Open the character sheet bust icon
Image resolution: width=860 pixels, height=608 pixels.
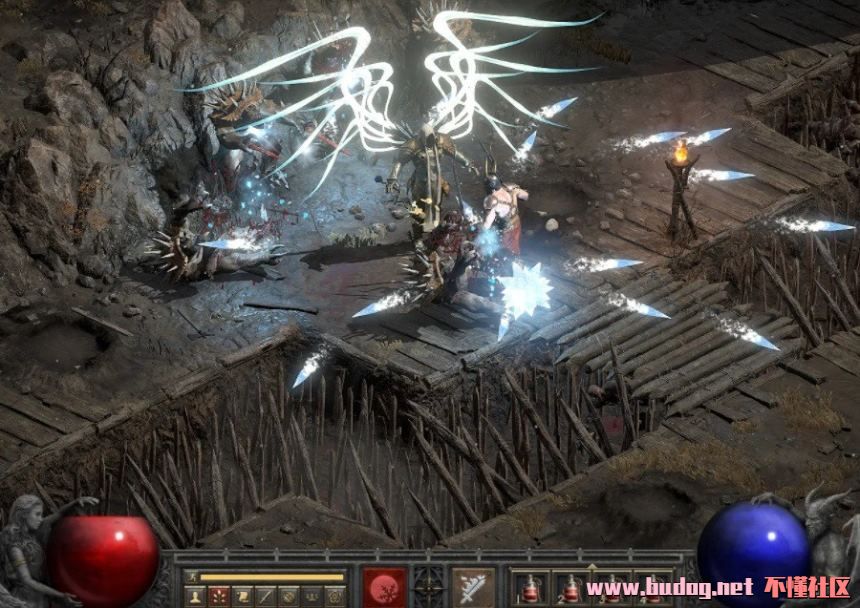[193, 596]
